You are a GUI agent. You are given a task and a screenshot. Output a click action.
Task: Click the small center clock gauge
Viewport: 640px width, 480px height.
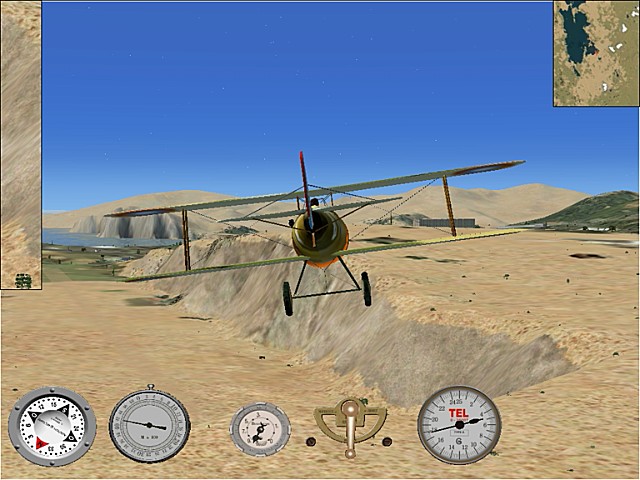pos(260,428)
